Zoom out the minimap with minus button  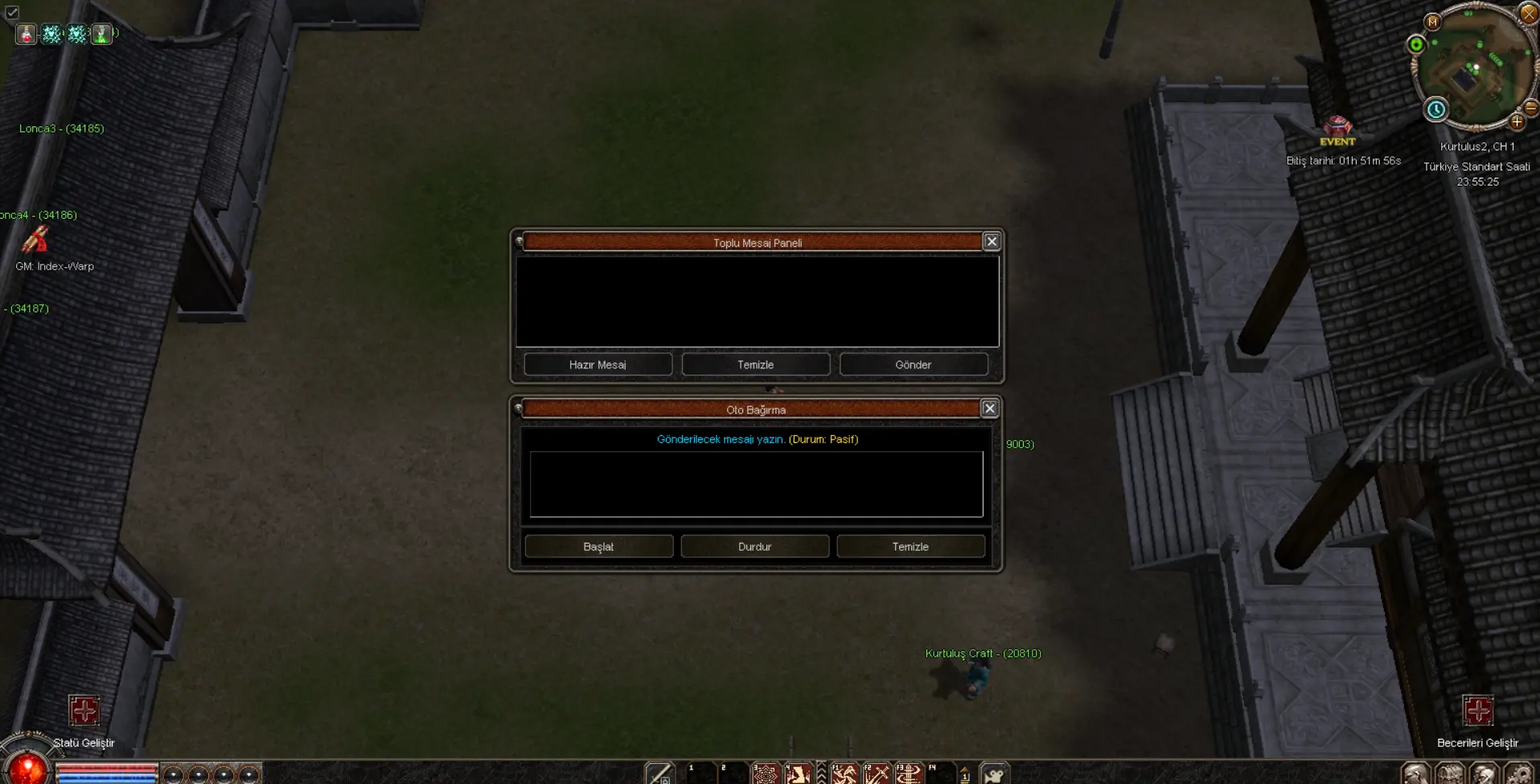tap(1531, 108)
